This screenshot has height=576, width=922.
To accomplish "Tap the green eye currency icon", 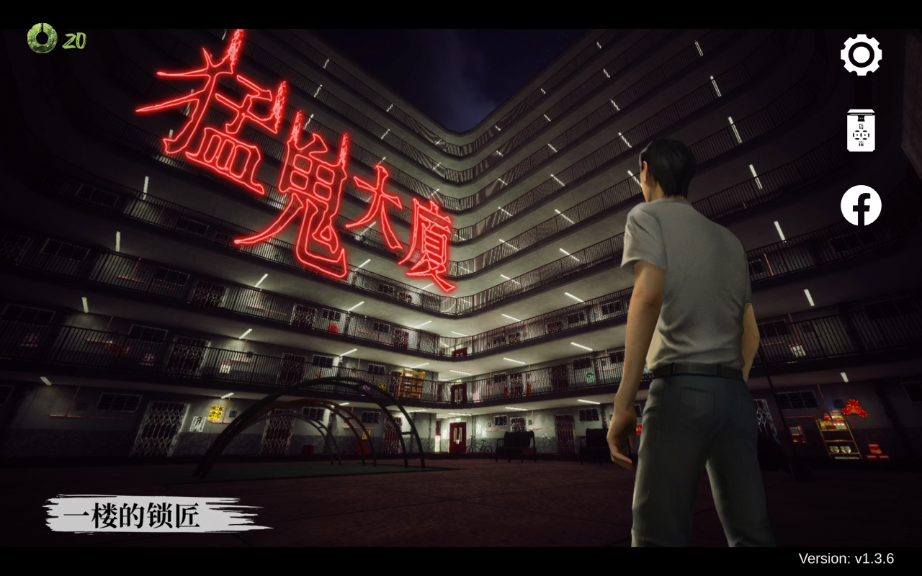I will (42, 39).
